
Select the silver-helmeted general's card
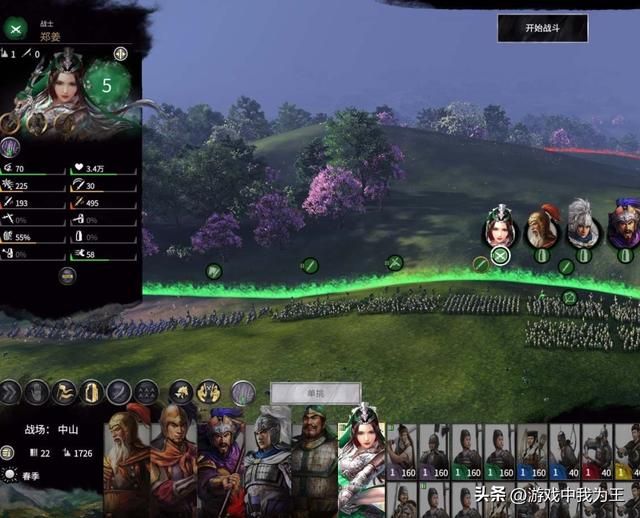(268, 458)
